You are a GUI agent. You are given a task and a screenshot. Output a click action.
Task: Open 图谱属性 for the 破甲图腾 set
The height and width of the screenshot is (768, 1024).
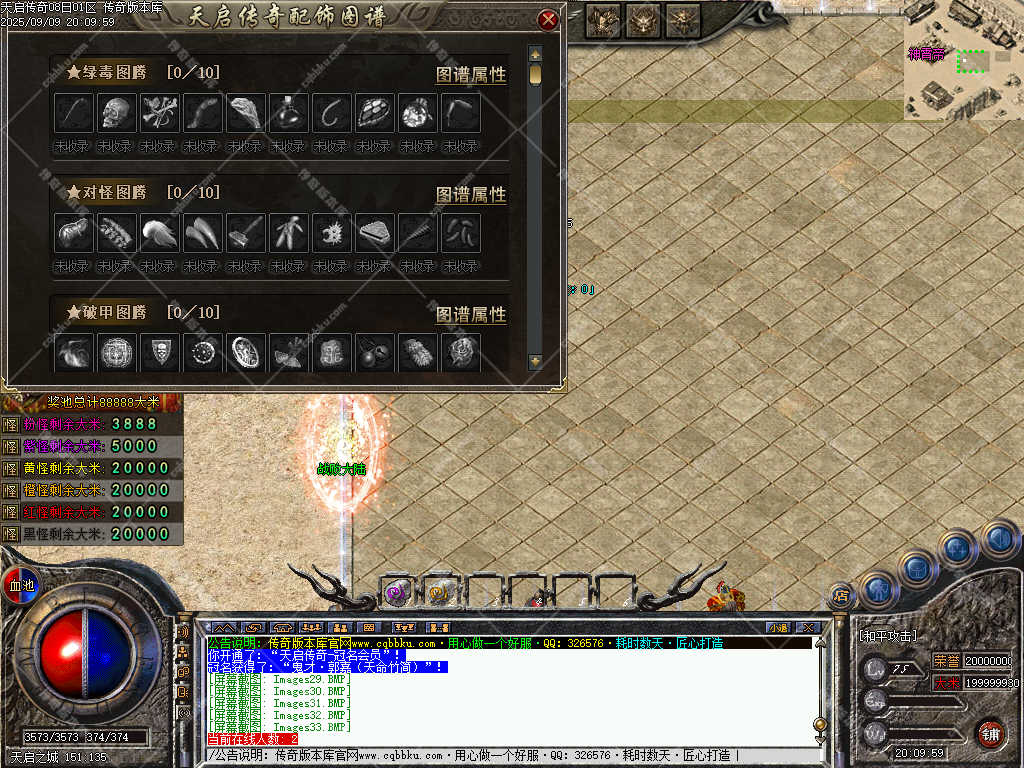point(471,314)
